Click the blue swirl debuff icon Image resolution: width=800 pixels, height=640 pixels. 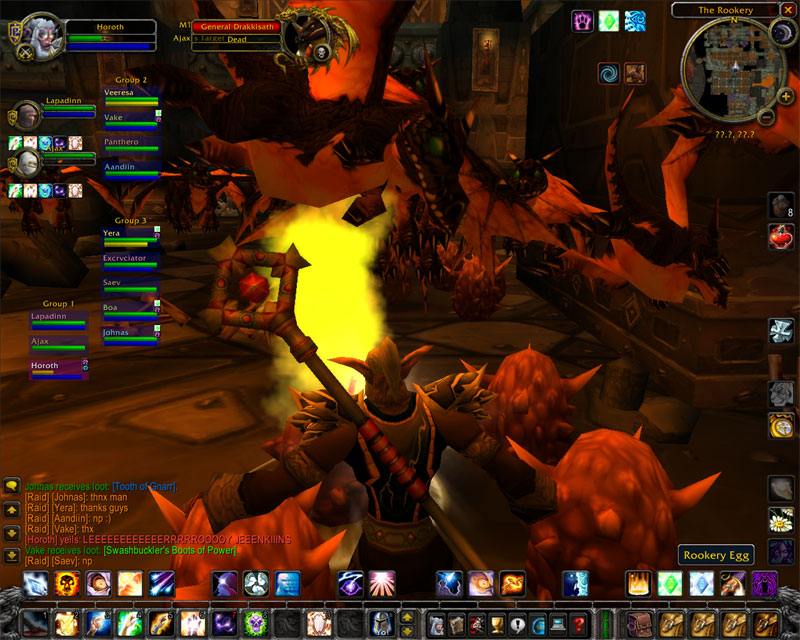click(608, 73)
